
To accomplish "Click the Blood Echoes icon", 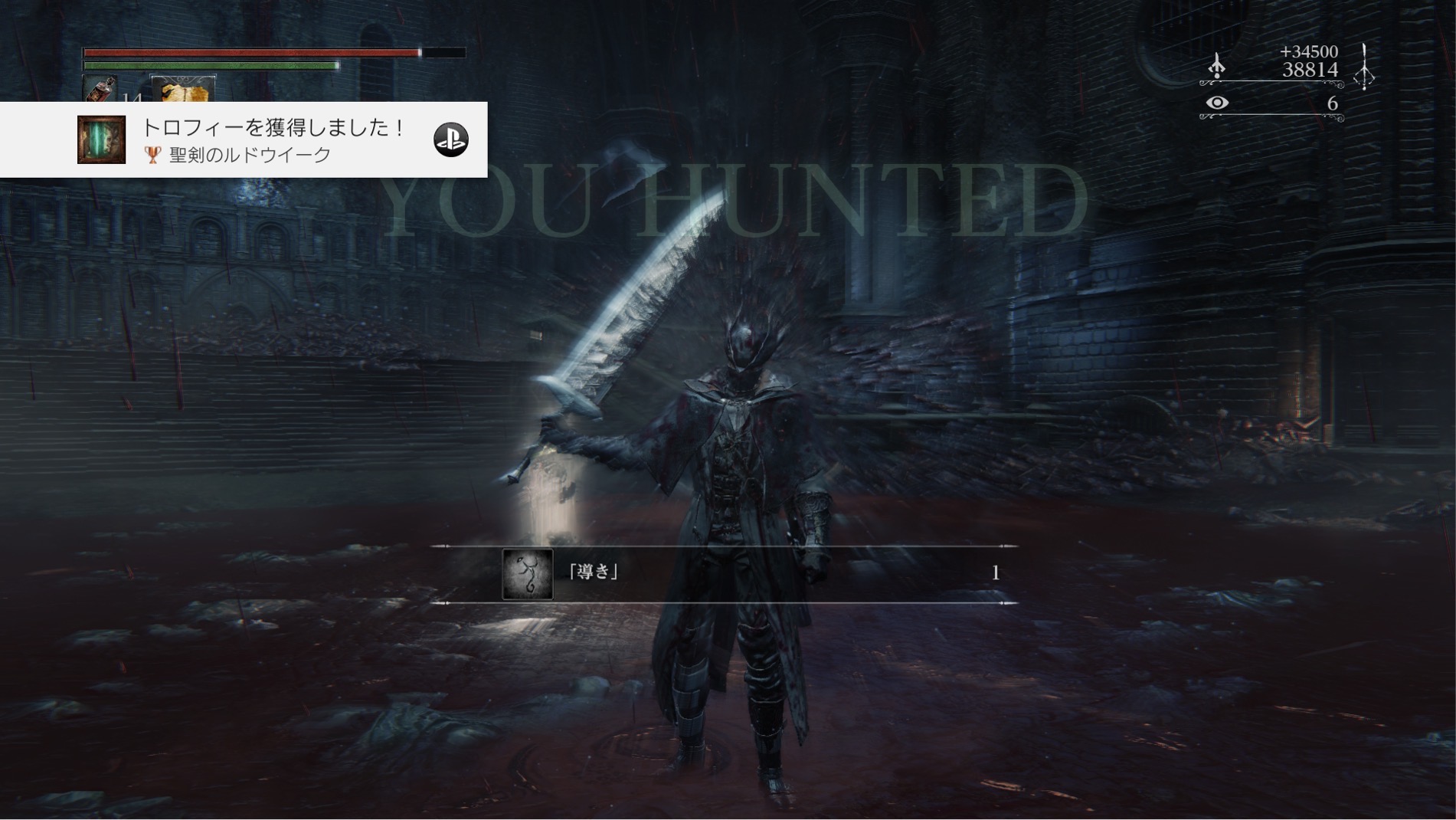I will 1217,65.
